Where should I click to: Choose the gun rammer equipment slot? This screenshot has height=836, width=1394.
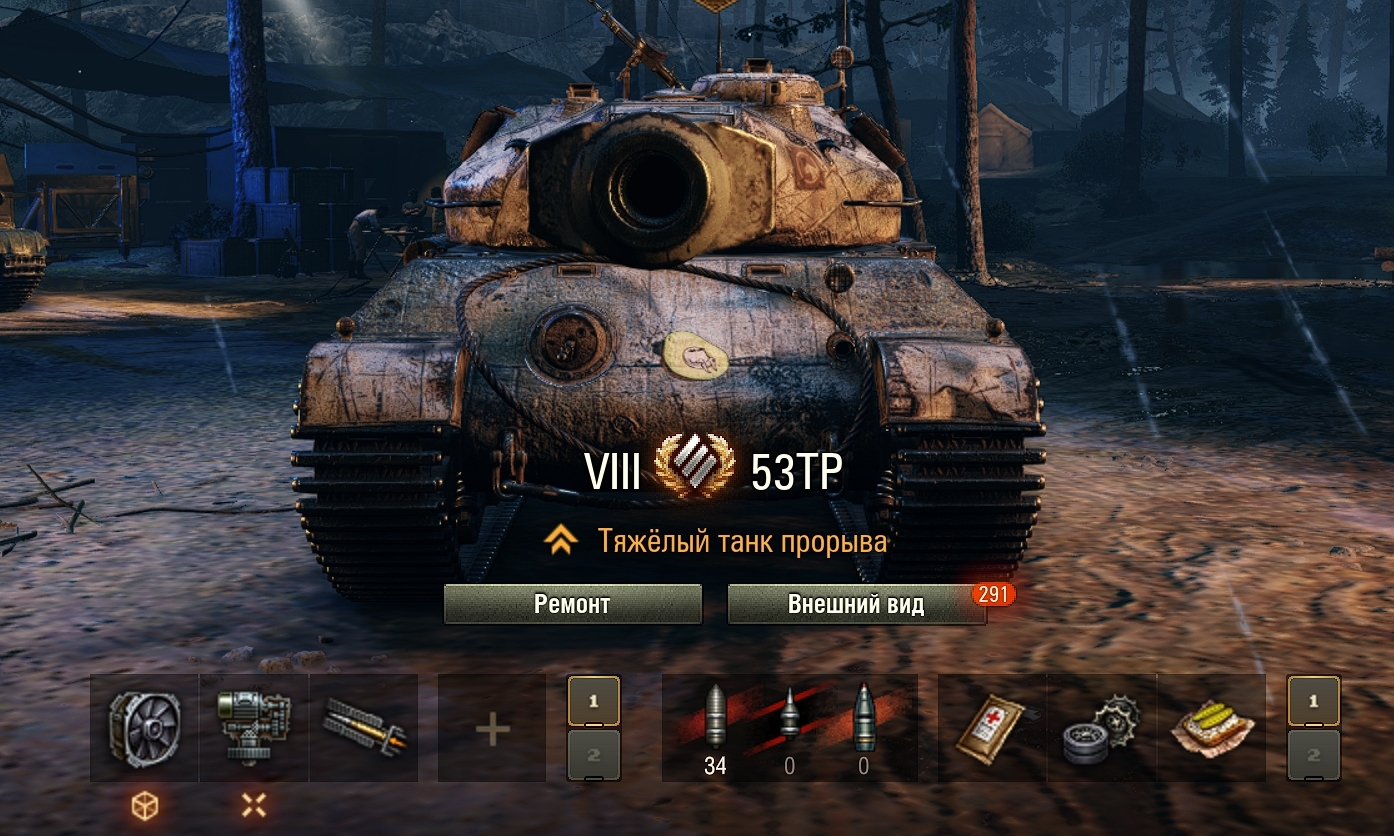[x=363, y=727]
